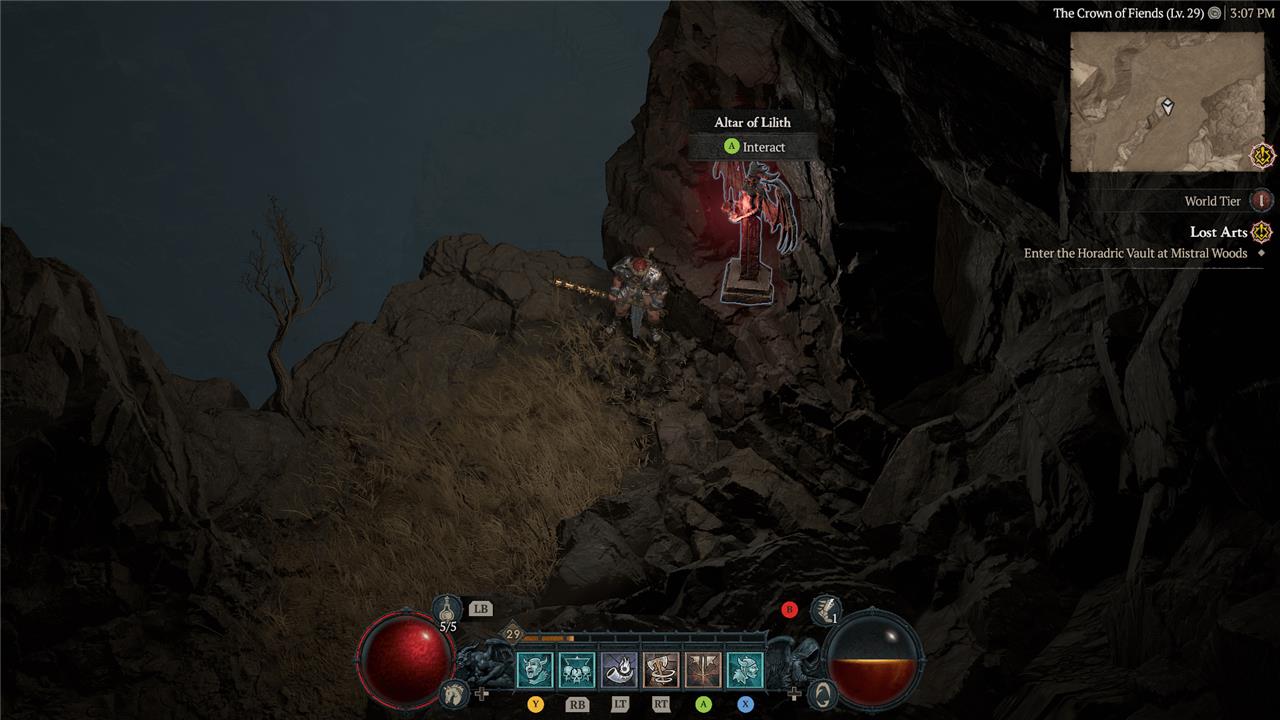
Task: Use the healing potion icon
Action: click(448, 609)
